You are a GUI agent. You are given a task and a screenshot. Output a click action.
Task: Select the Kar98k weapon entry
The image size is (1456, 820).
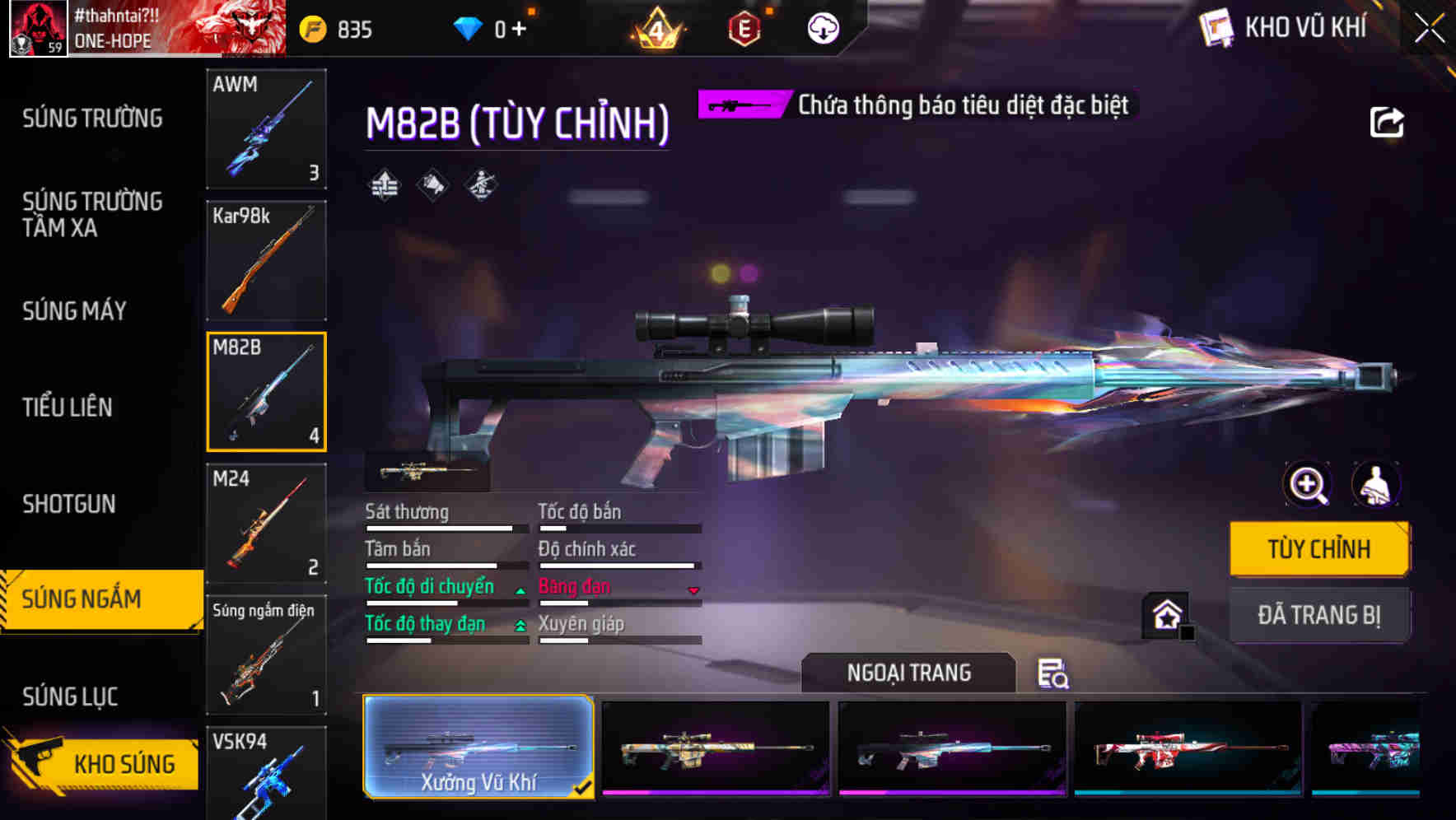266,259
